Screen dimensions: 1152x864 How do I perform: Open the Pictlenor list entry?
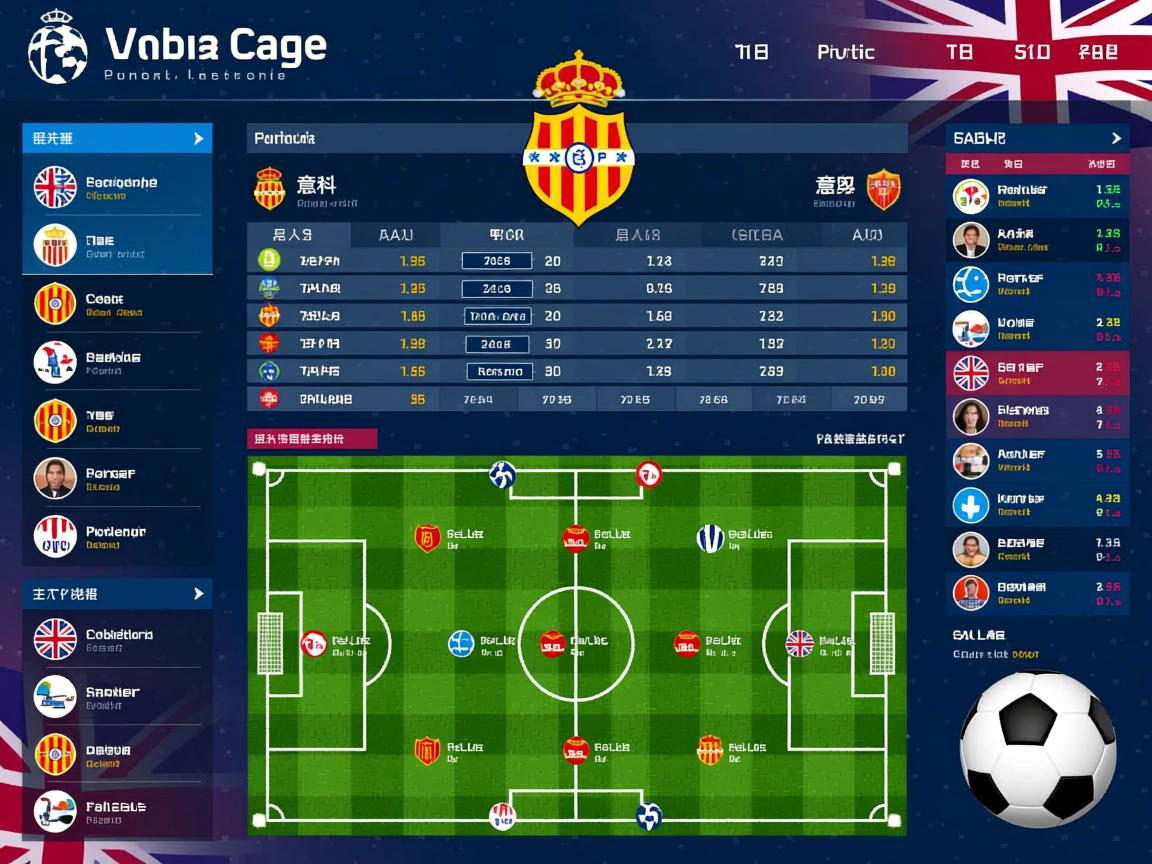tap(116, 536)
